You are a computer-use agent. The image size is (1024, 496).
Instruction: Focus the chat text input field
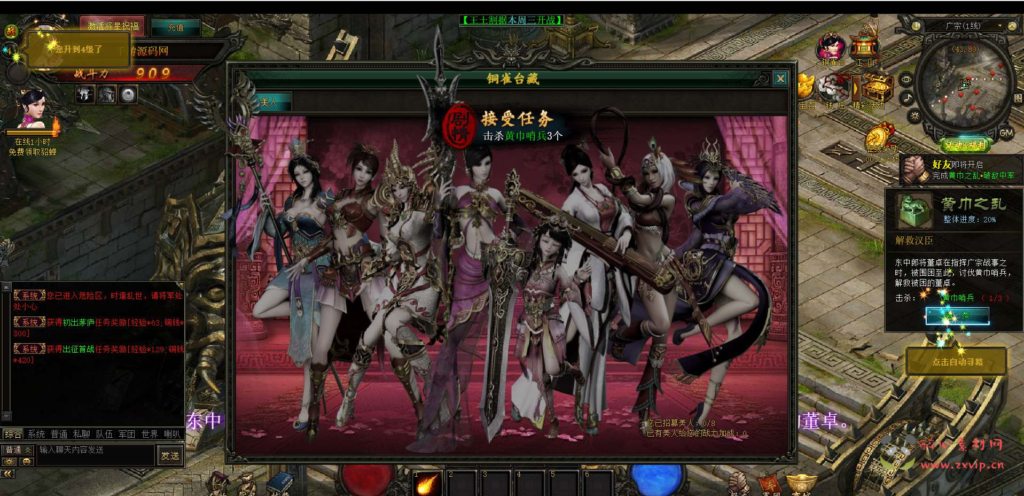pyautogui.click(x=95, y=451)
